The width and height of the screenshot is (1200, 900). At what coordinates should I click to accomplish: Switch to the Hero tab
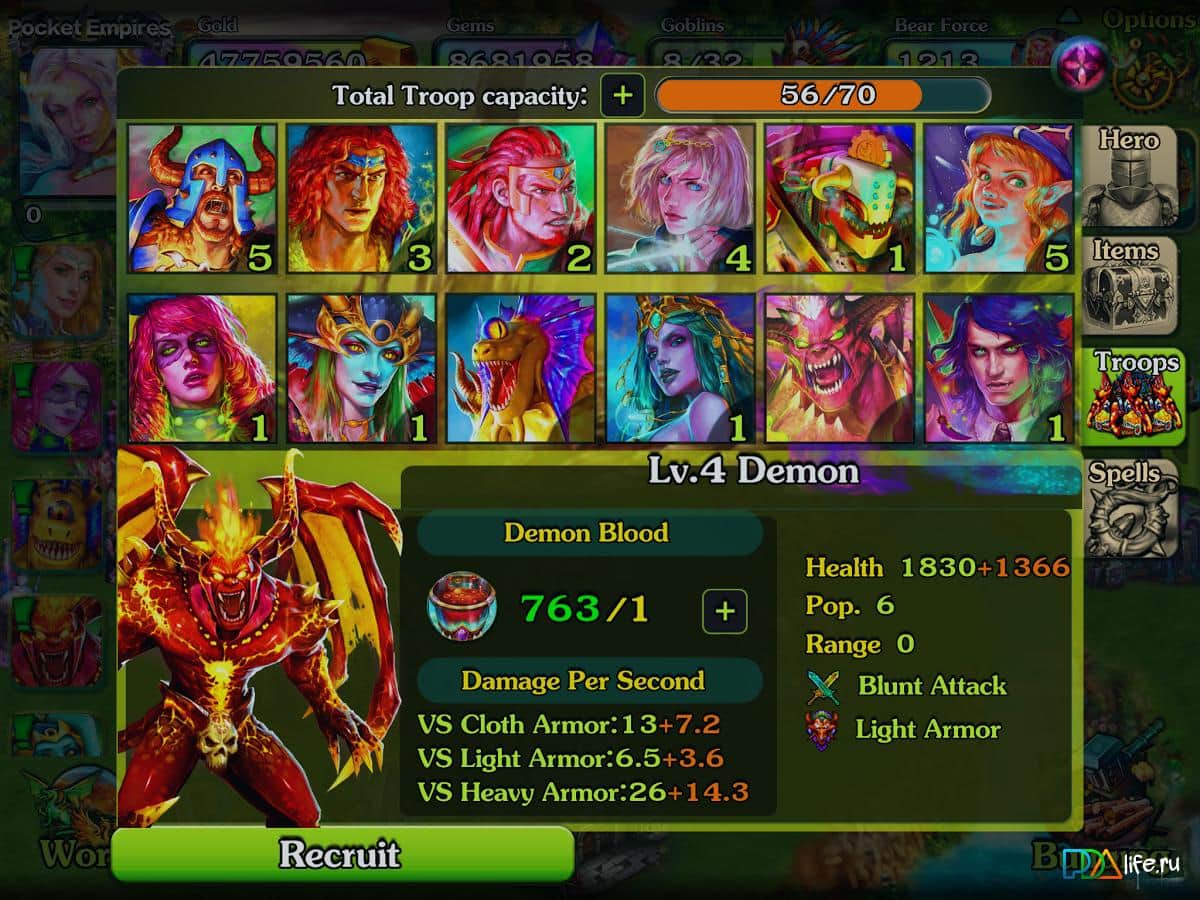(x=1129, y=175)
